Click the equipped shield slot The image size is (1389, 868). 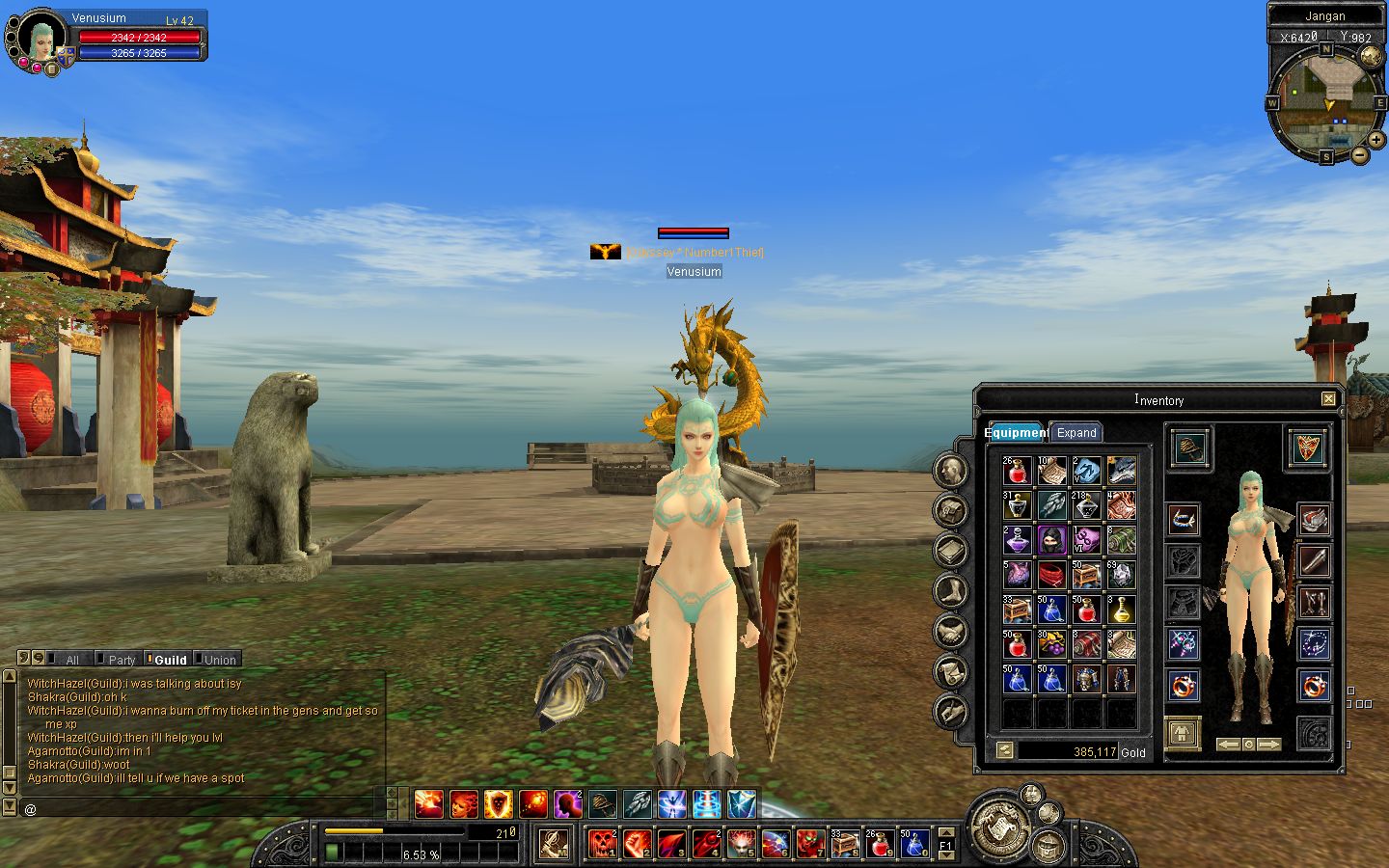coord(1308,448)
